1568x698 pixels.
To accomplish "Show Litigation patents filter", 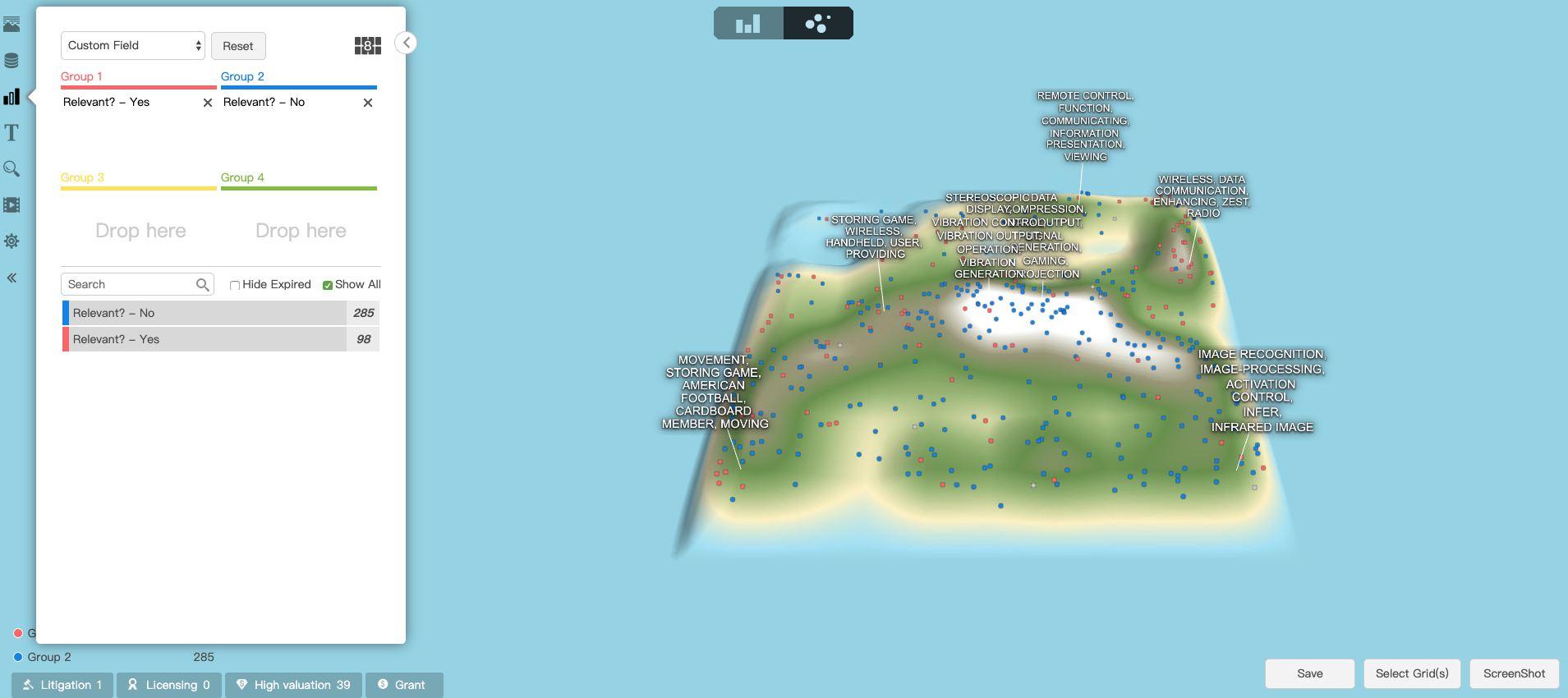I will [x=62, y=685].
